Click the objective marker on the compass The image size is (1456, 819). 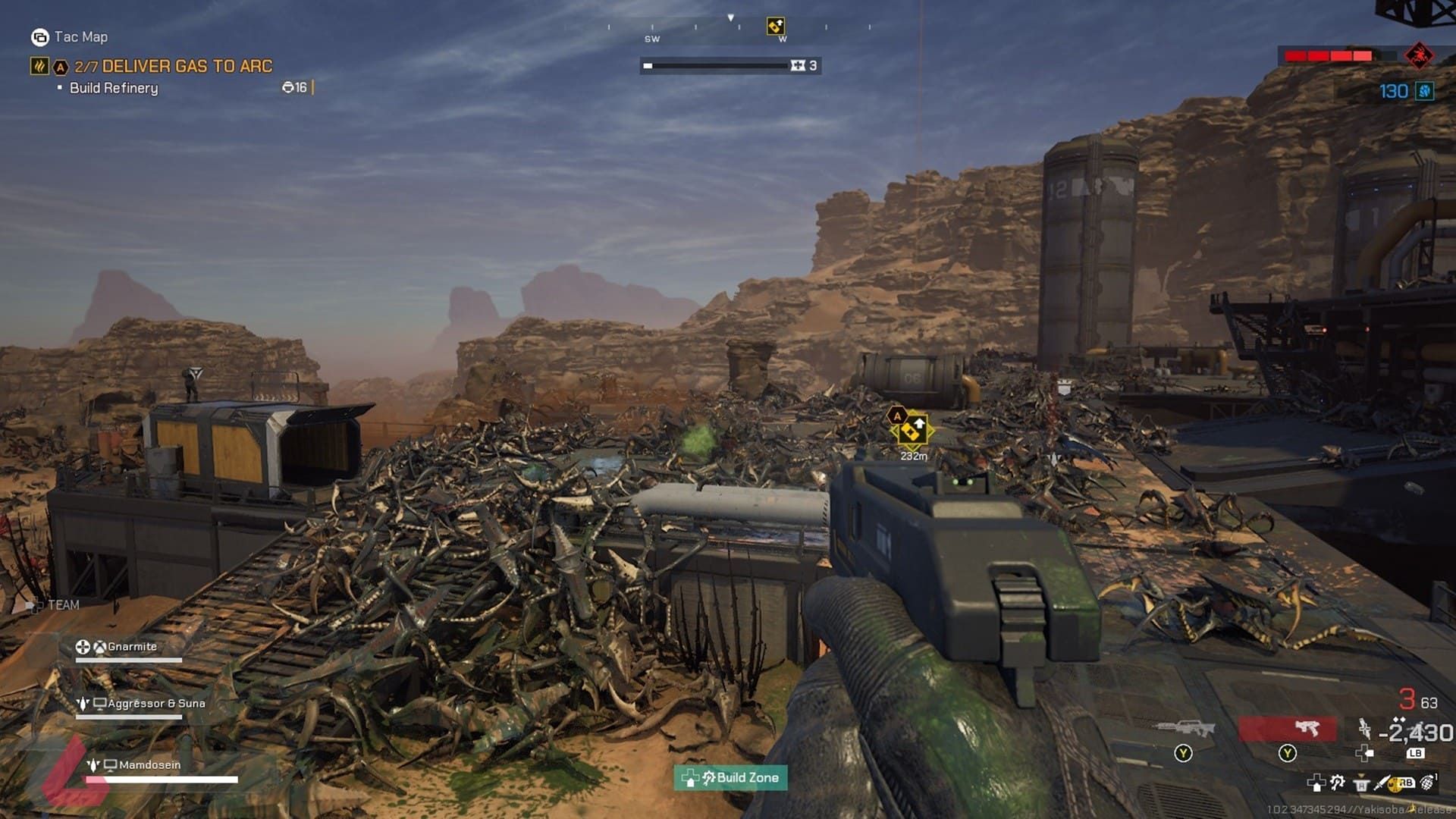775,27
